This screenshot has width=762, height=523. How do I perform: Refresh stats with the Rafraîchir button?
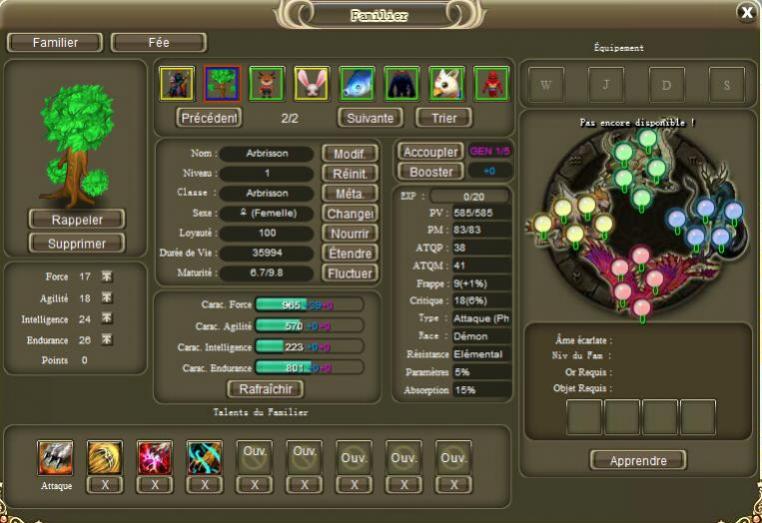coord(265,388)
